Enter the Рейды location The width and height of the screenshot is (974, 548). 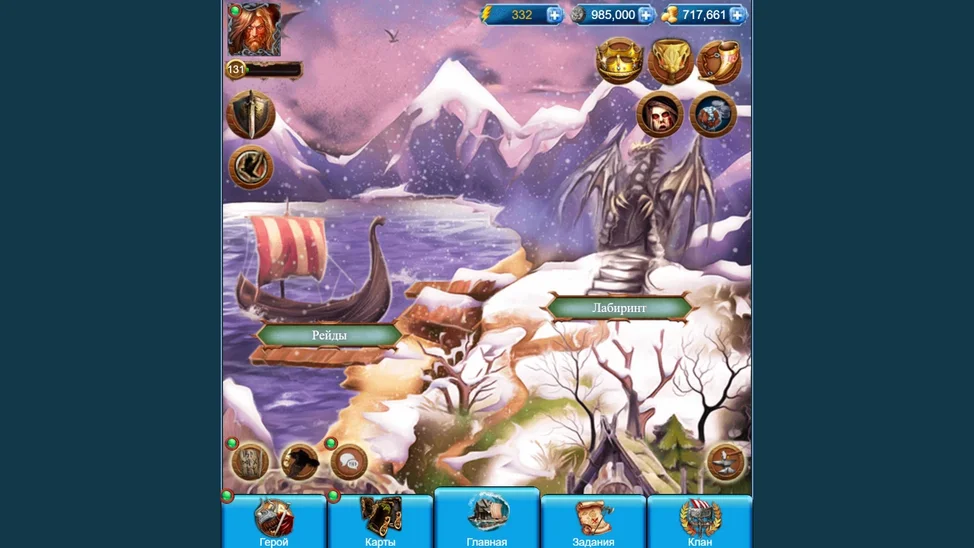[329, 335]
